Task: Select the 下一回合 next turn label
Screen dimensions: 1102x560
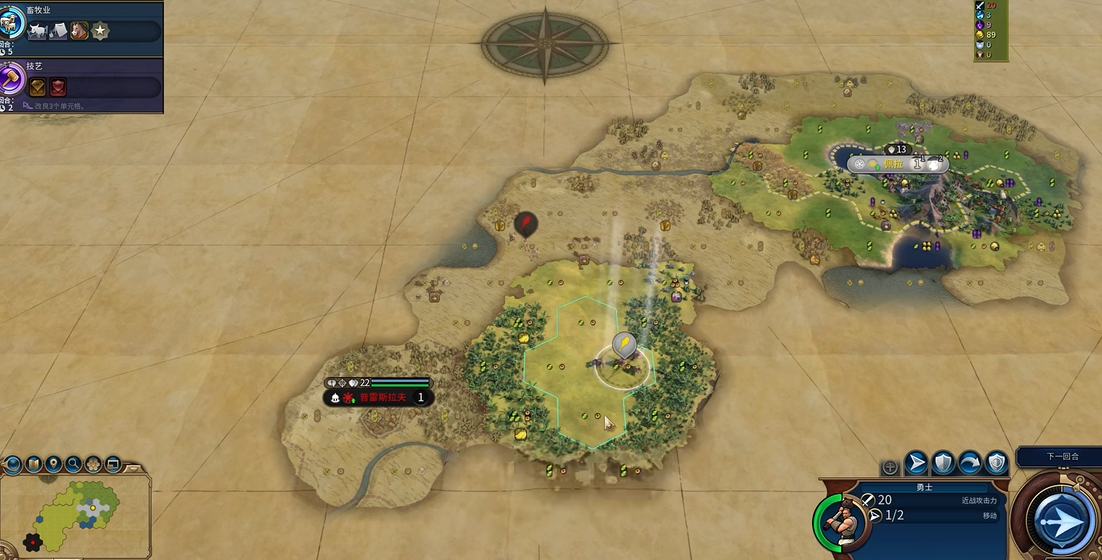Action: [1062, 456]
